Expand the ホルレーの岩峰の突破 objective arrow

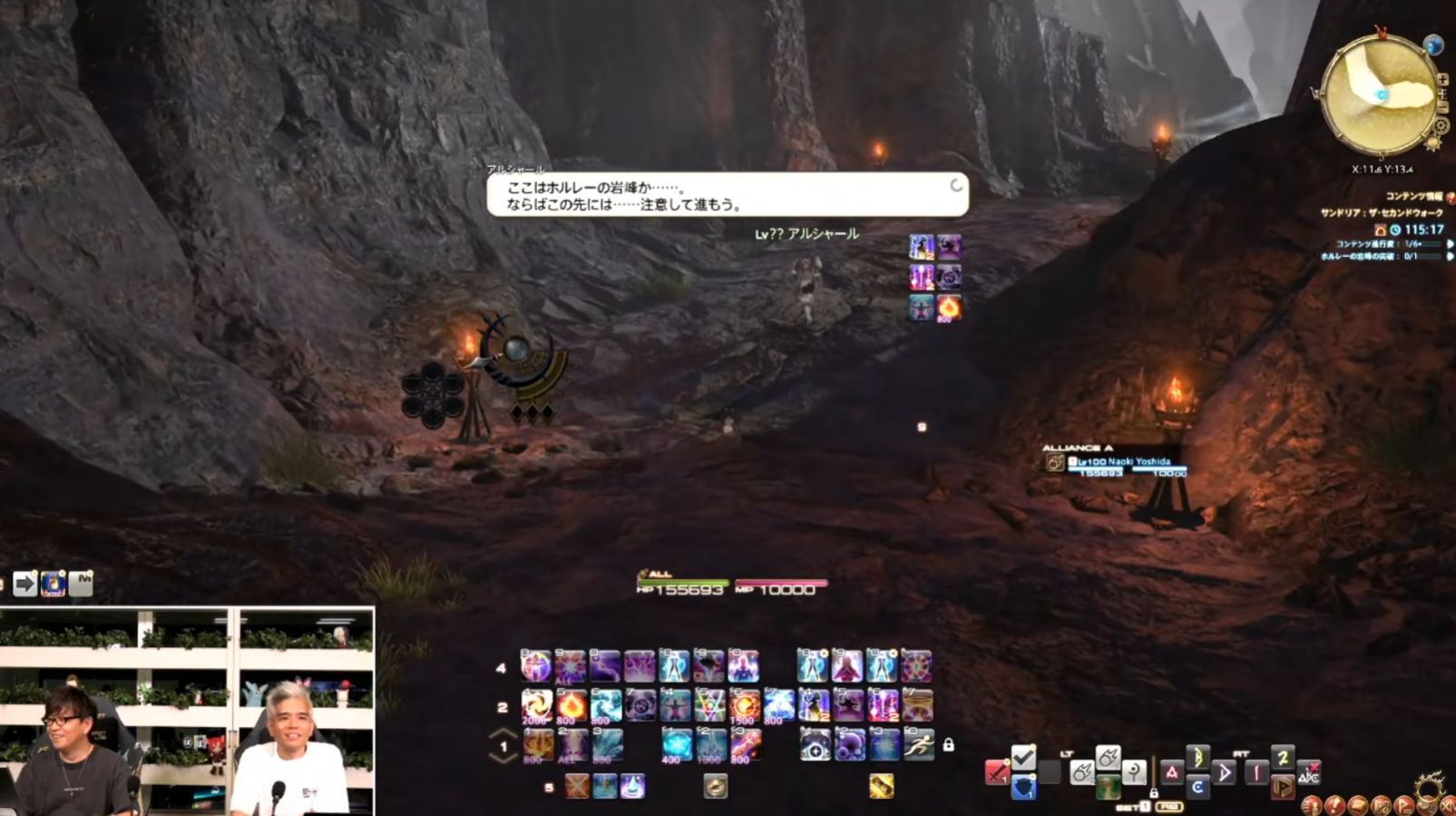pyautogui.click(x=1448, y=256)
